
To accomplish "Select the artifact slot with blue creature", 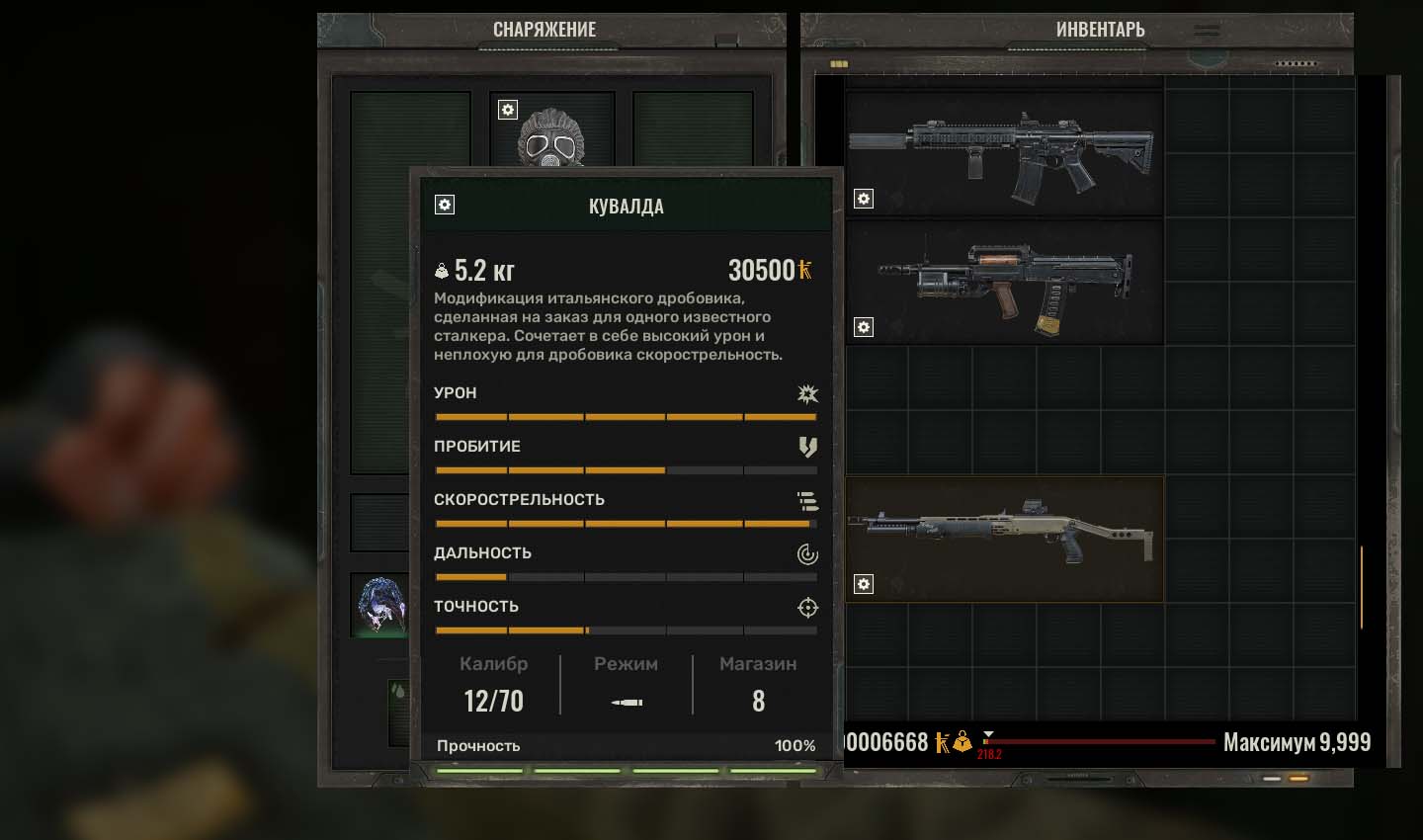I will 380,603.
